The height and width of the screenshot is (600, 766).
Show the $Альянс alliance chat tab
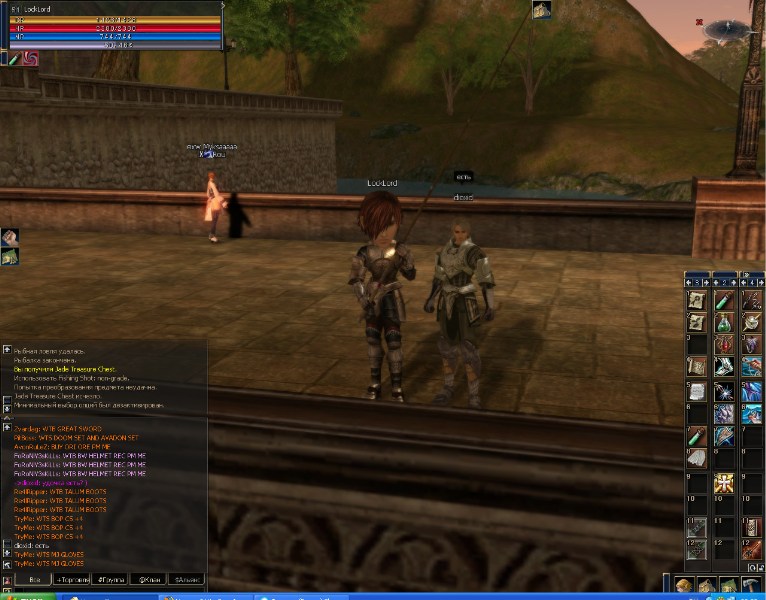coord(187,579)
